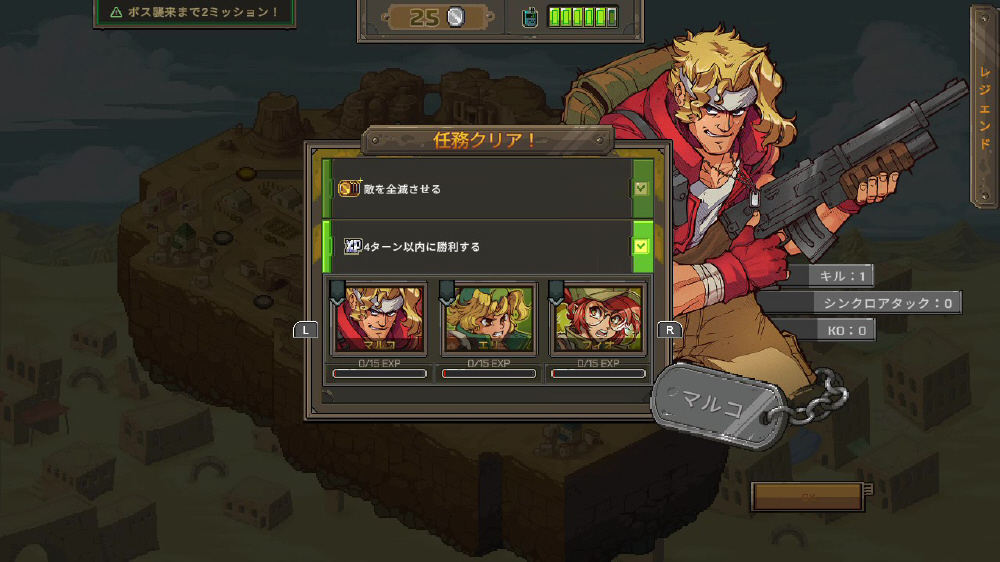
Task: Select Eri's blonde portrait
Action: [x=489, y=319]
